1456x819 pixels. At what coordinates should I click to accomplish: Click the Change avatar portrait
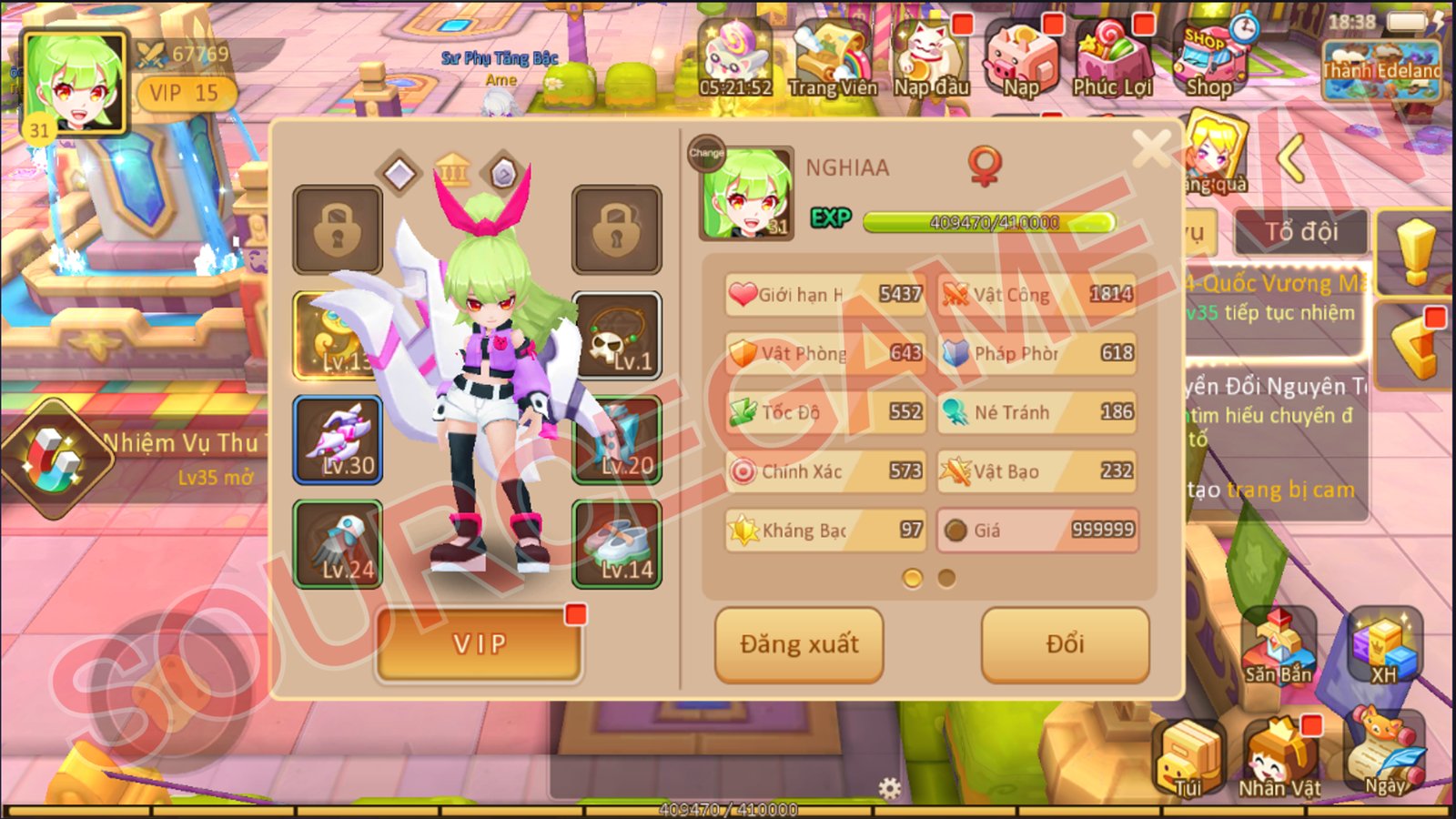pos(746,193)
